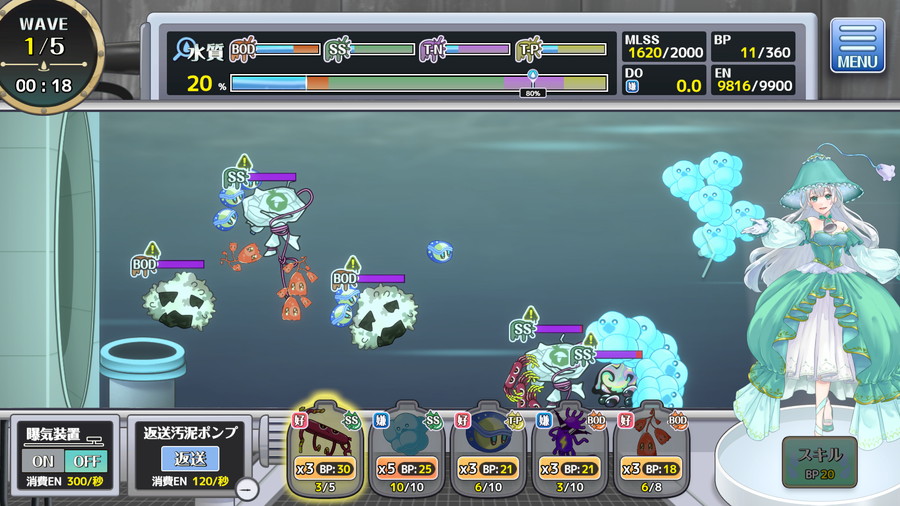Pick the purple spiky microbe card BP 21
The image size is (900, 506).
pos(570,449)
